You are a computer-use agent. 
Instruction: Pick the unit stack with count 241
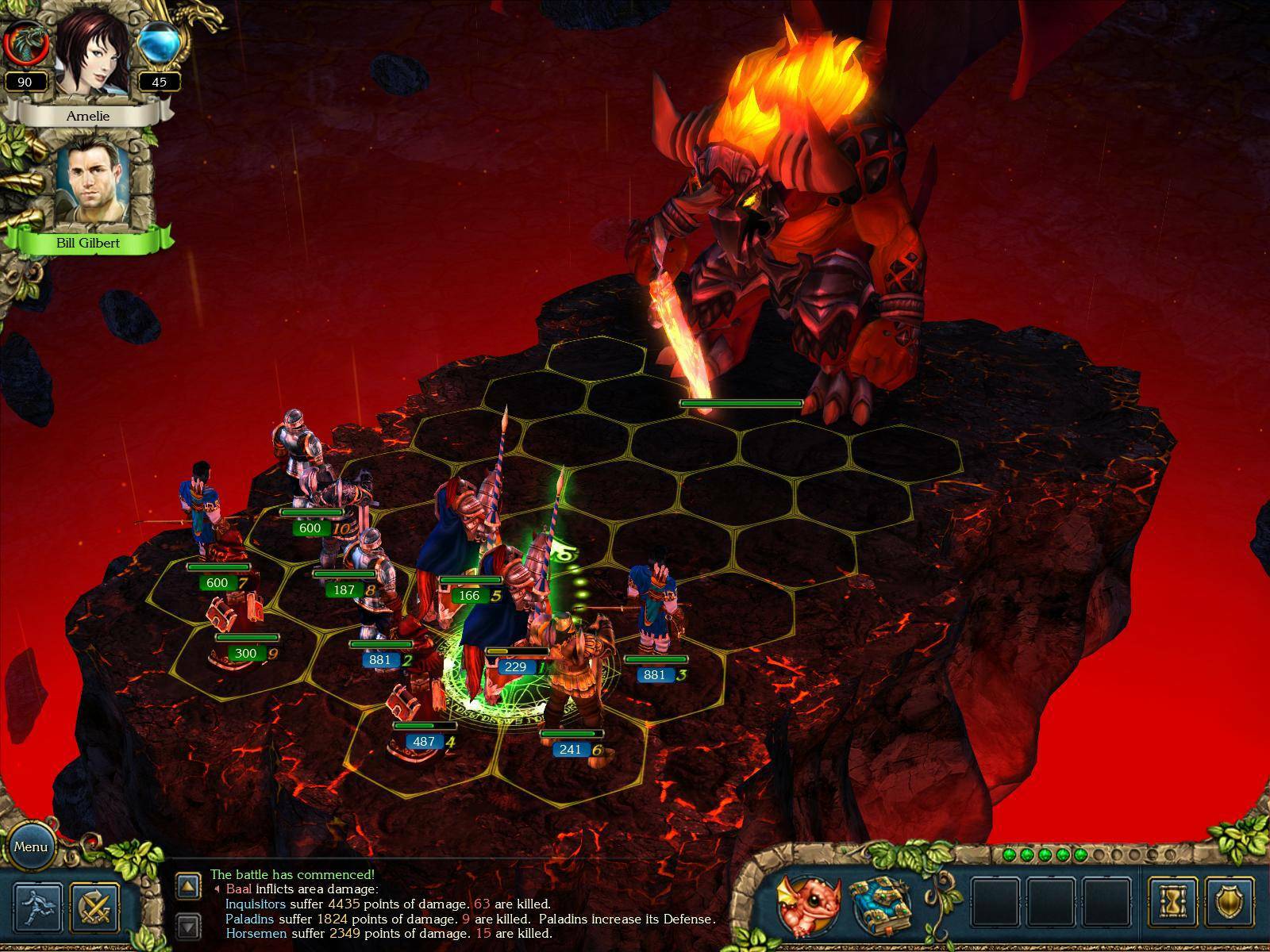tap(571, 749)
